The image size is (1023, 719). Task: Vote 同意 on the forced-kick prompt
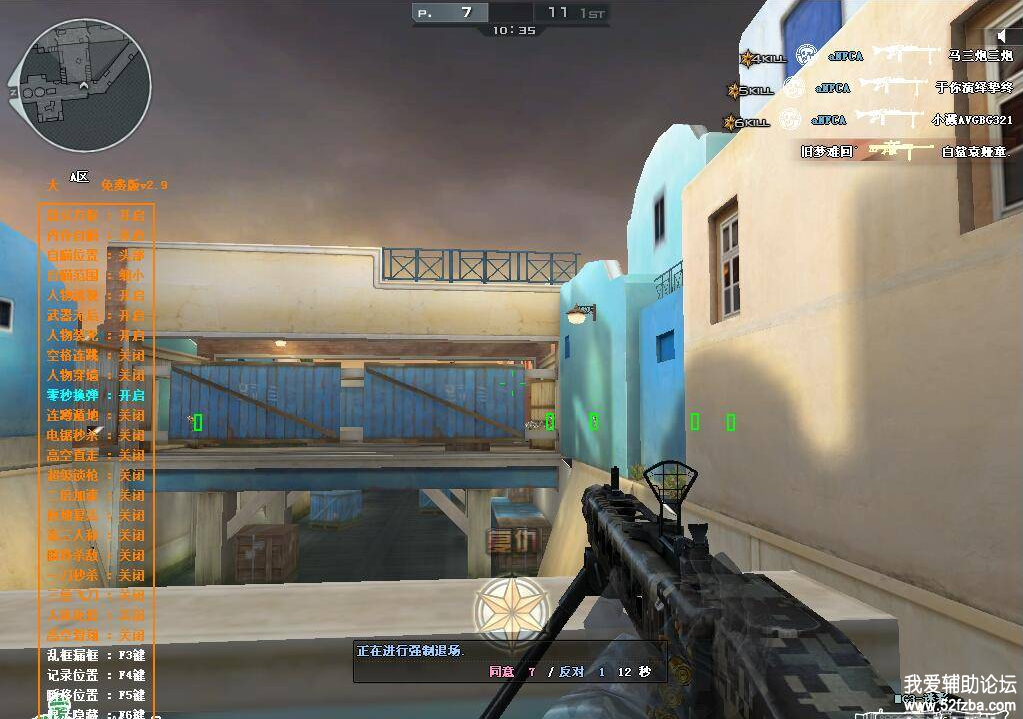click(501, 671)
